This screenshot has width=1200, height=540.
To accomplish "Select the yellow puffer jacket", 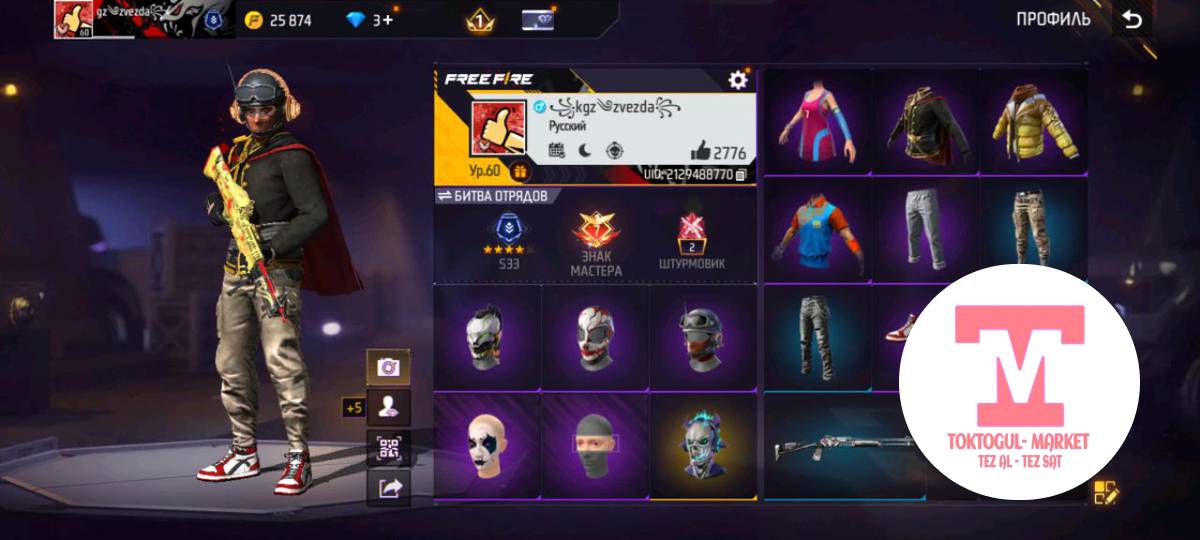I will click(x=1034, y=122).
